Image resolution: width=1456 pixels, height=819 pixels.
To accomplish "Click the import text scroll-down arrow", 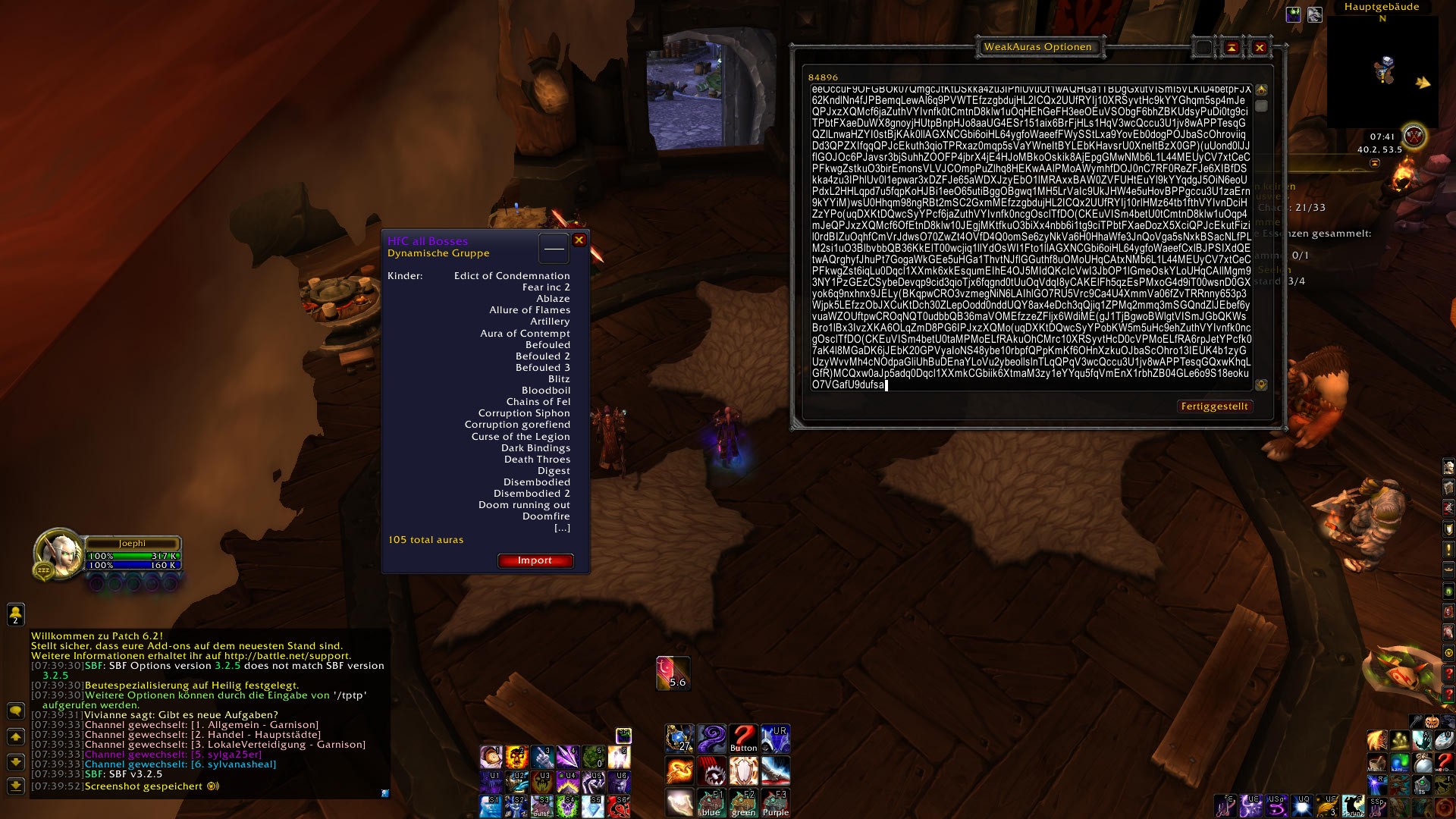I will pos(1261,385).
